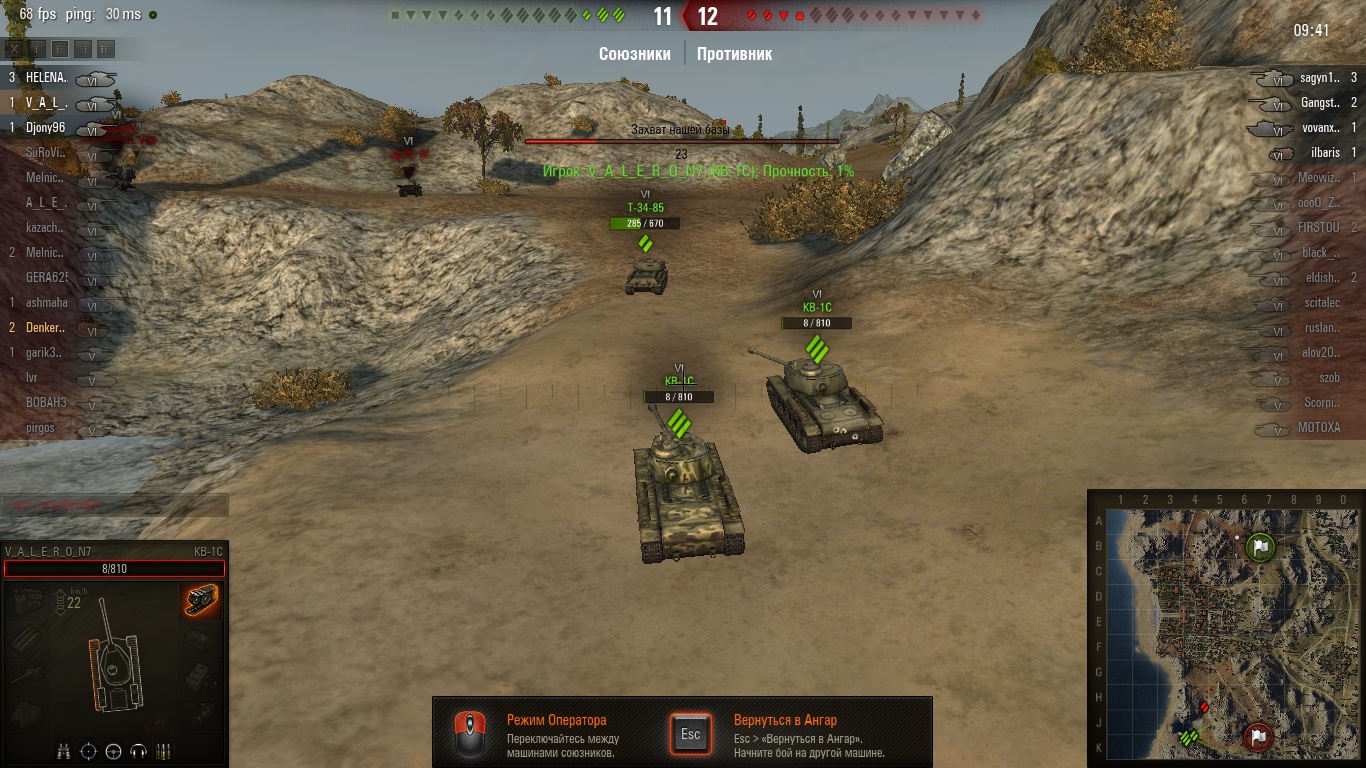Click the red base flag on minimap

(1258, 737)
